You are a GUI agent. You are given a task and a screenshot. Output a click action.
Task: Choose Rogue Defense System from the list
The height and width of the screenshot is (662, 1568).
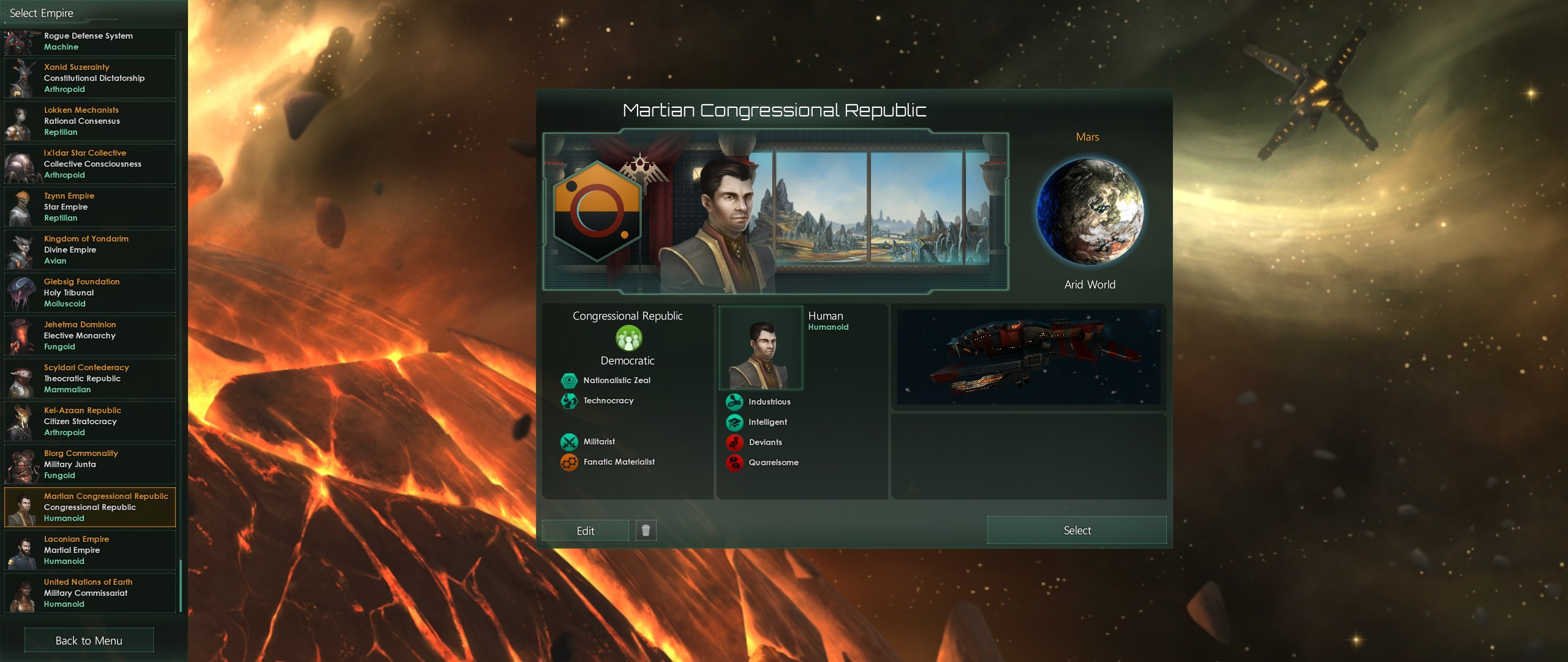pos(89,41)
